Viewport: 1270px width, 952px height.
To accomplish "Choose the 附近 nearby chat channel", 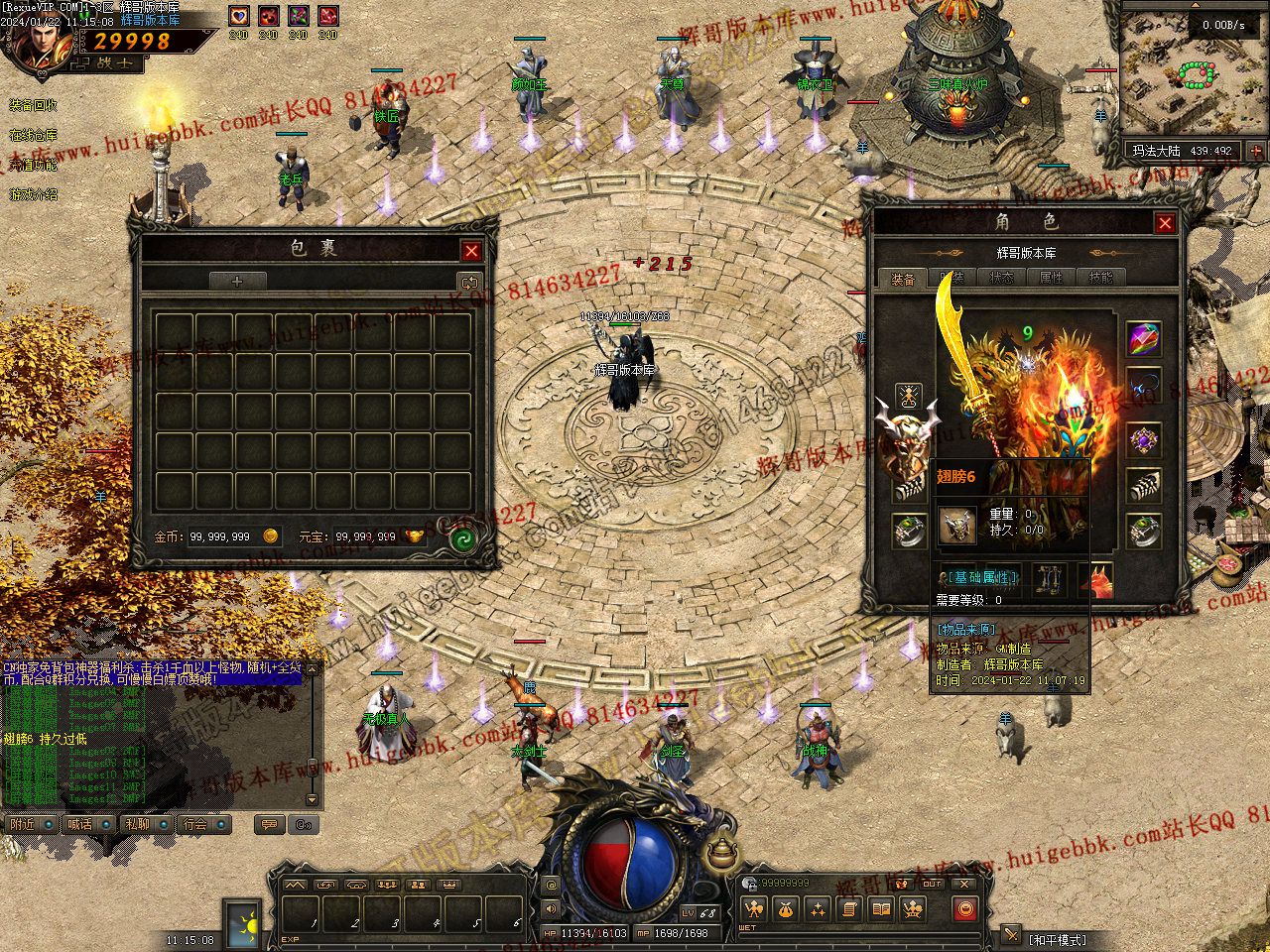I will 24,824.
